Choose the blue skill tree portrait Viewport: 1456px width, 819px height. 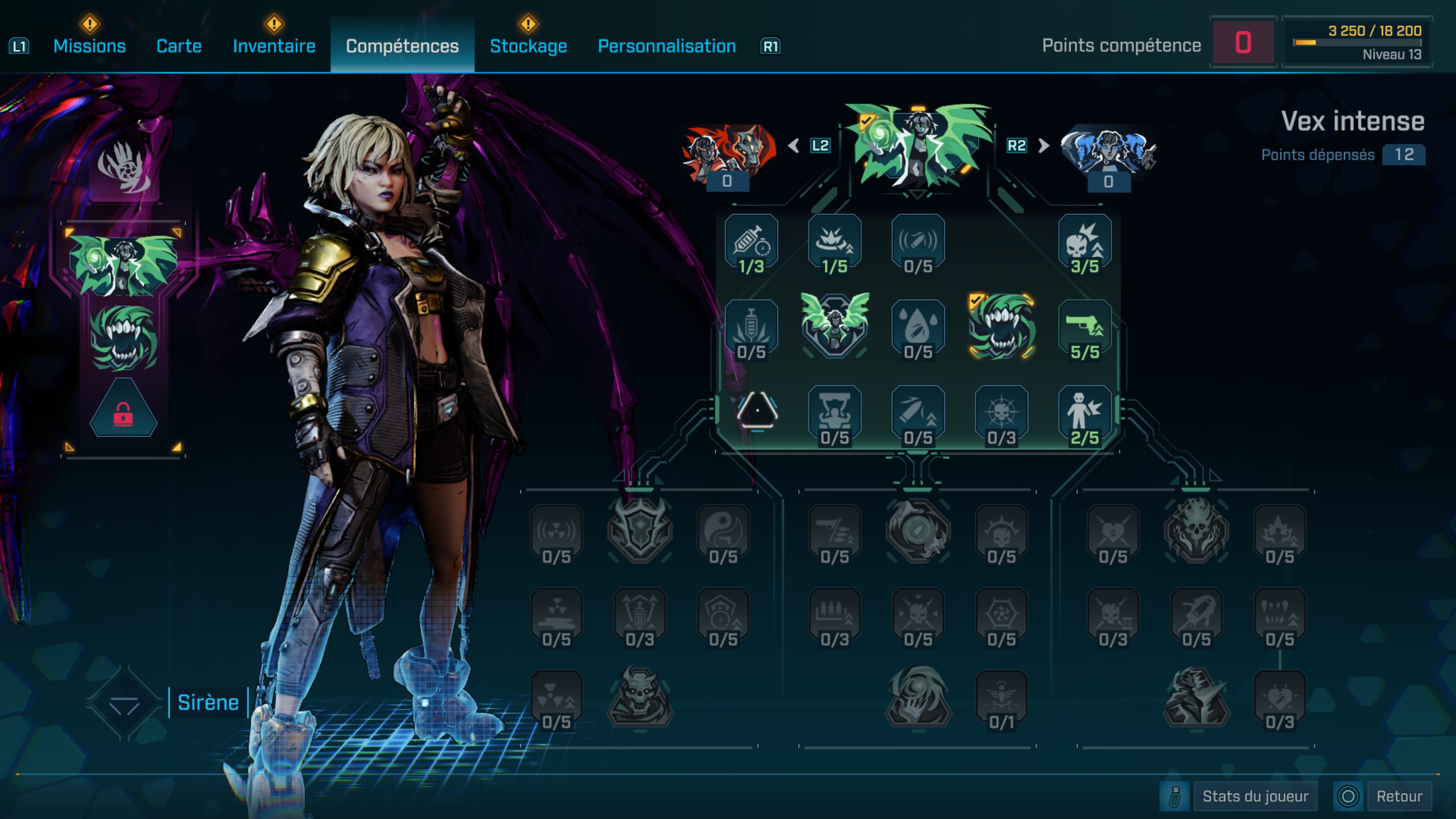click(x=1108, y=152)
